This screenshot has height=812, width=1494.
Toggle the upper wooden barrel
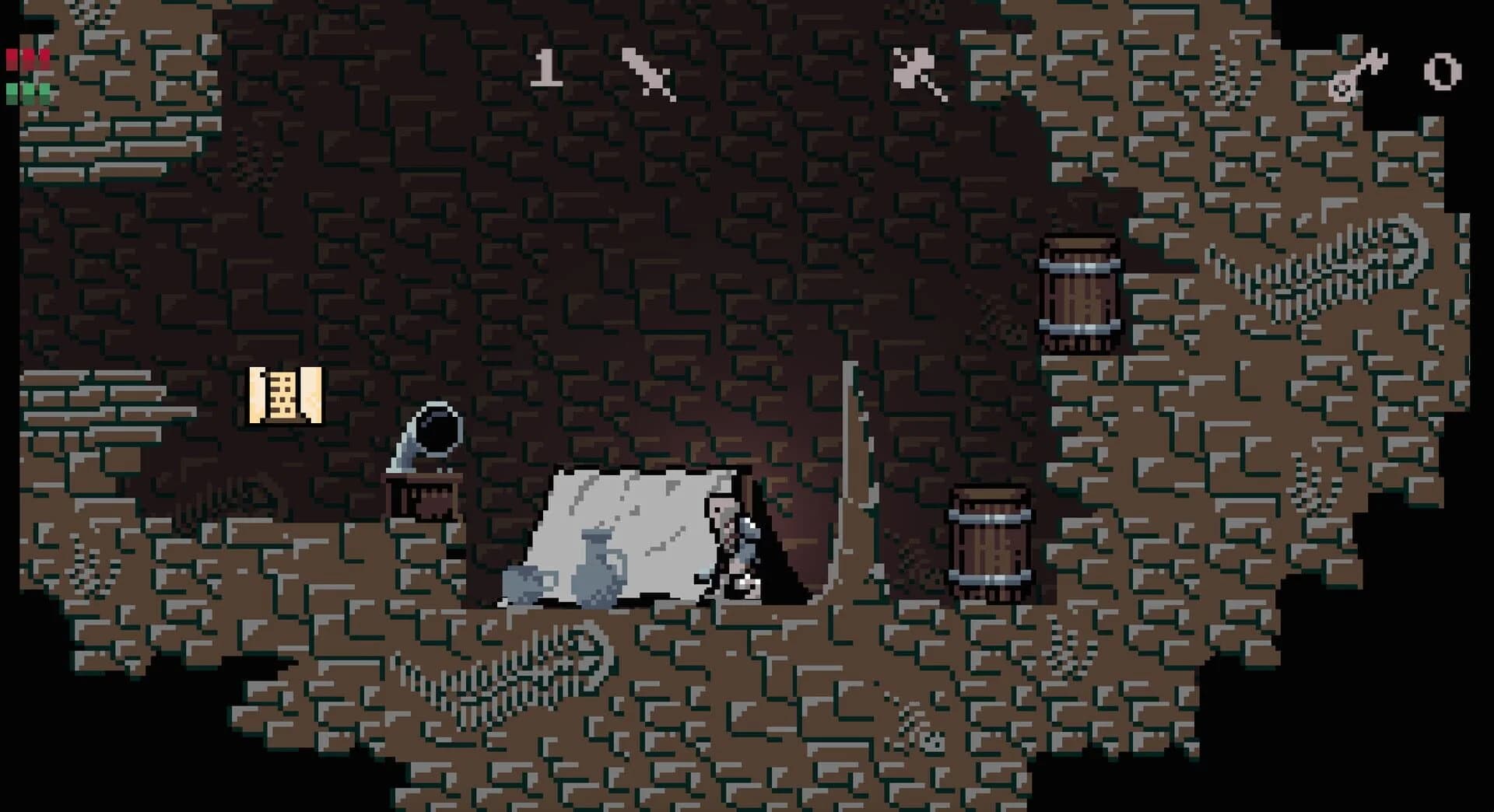tap(1082, 296)
